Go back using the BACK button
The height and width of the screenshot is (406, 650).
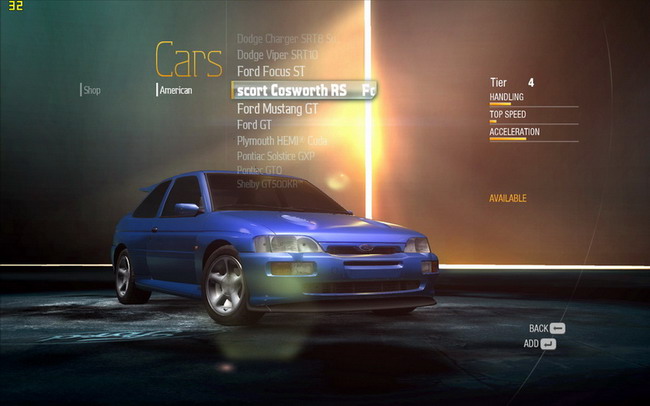point(547,328)
